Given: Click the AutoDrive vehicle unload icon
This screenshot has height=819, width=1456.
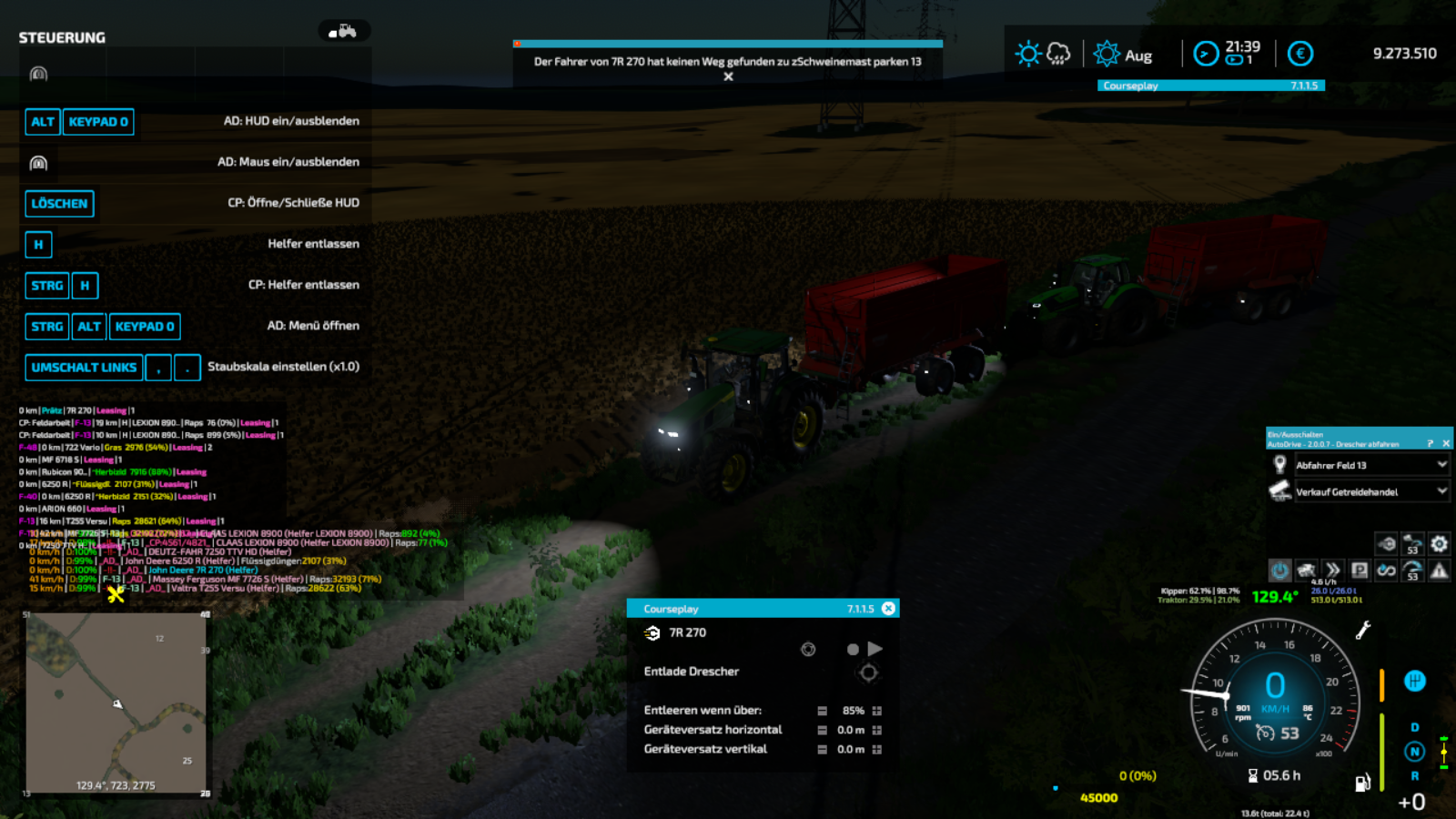Looking at the screenshot, I should pos(1386,543).
